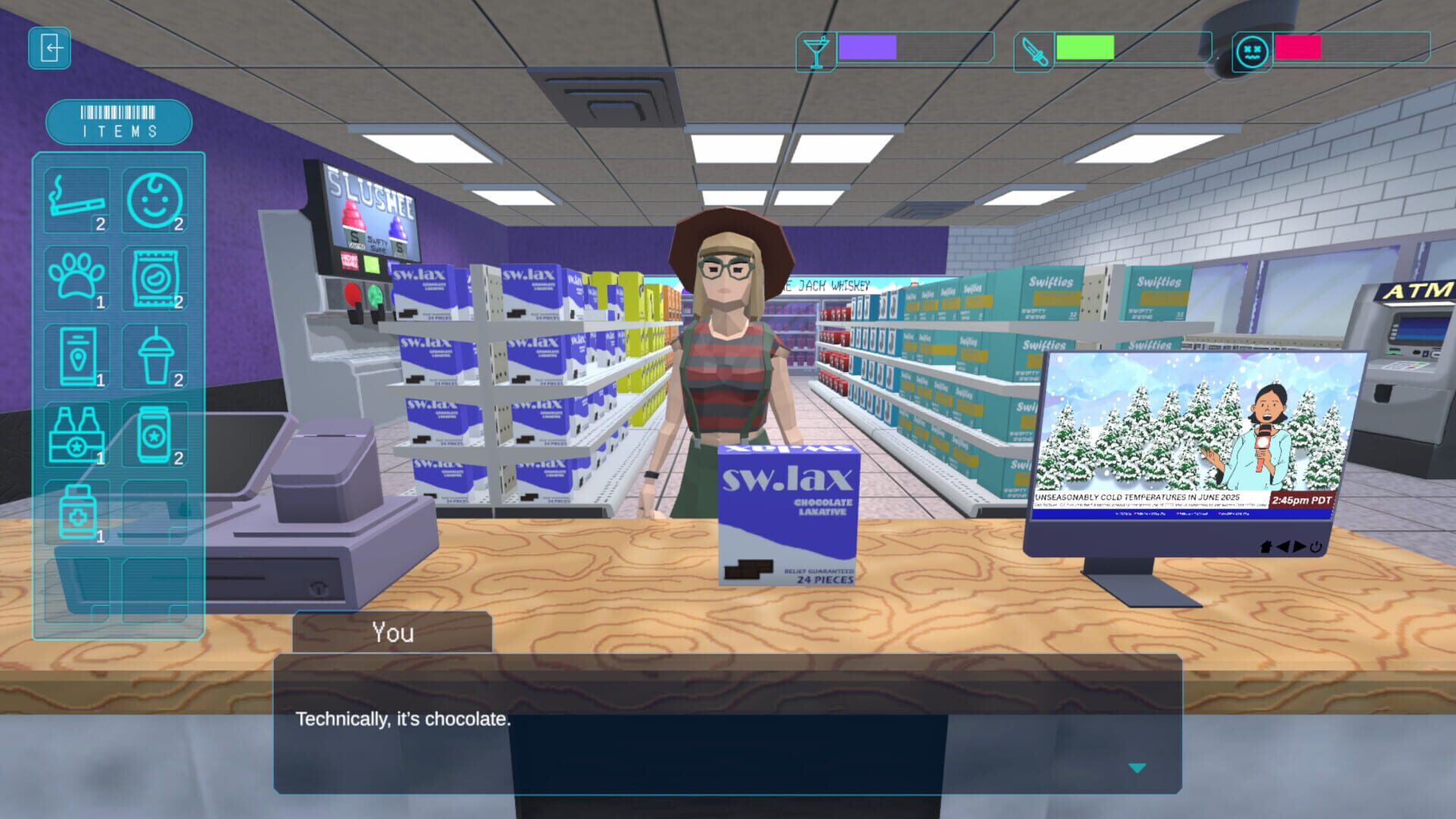Open the map brochure inventory item
The width and height of the screenshot is (1456, 819).
coord(76,356)
